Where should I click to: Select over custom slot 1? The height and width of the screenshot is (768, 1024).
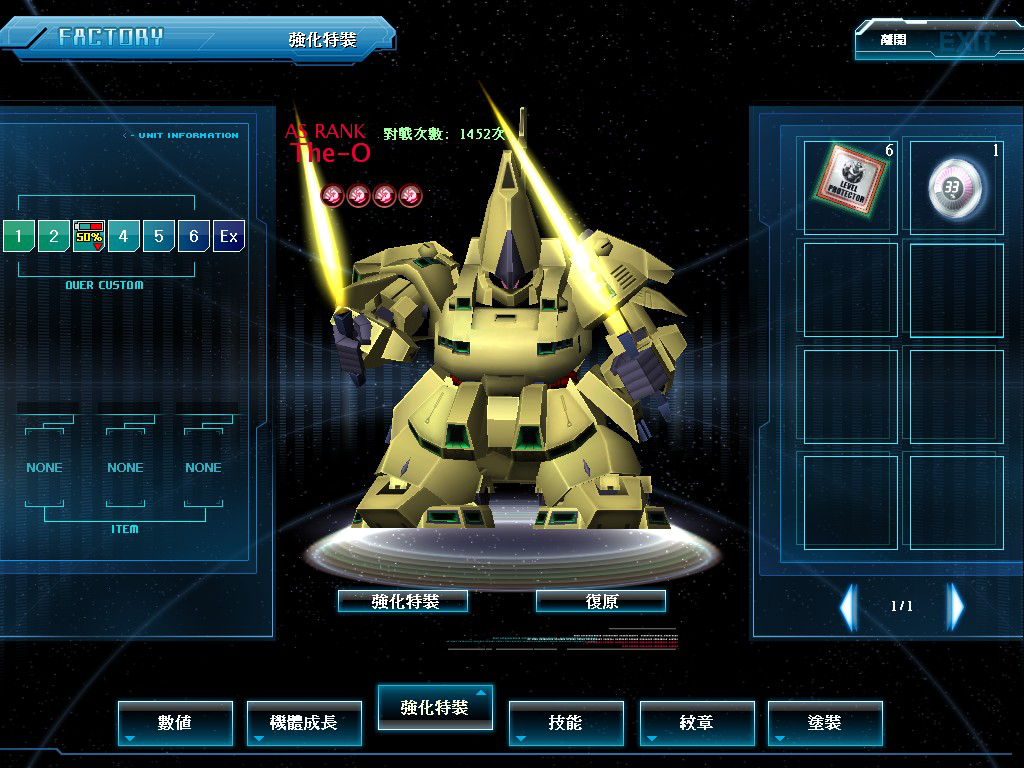18,237
